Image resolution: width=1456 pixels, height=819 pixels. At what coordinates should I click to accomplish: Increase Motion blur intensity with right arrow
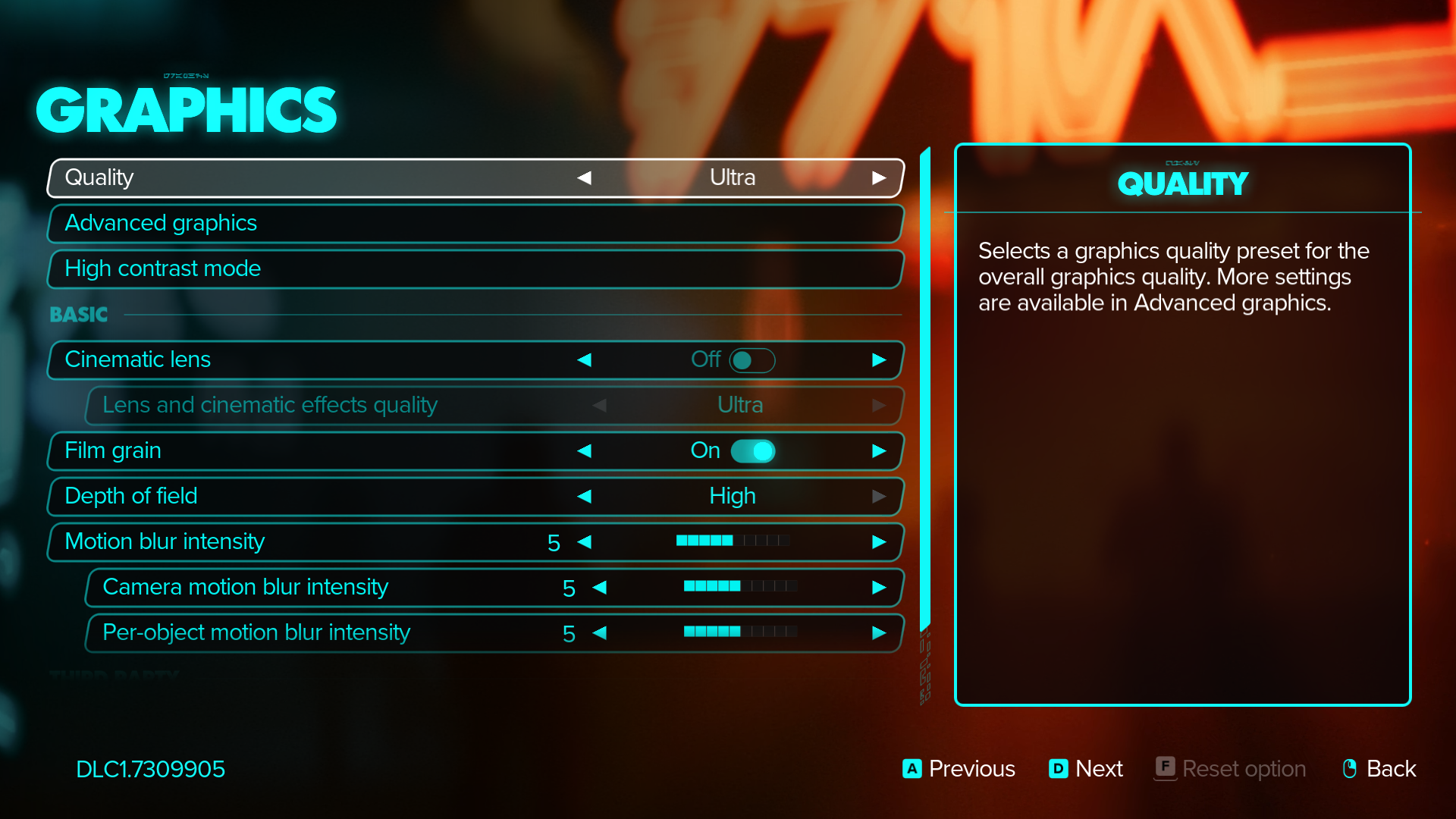pos(879,541)
